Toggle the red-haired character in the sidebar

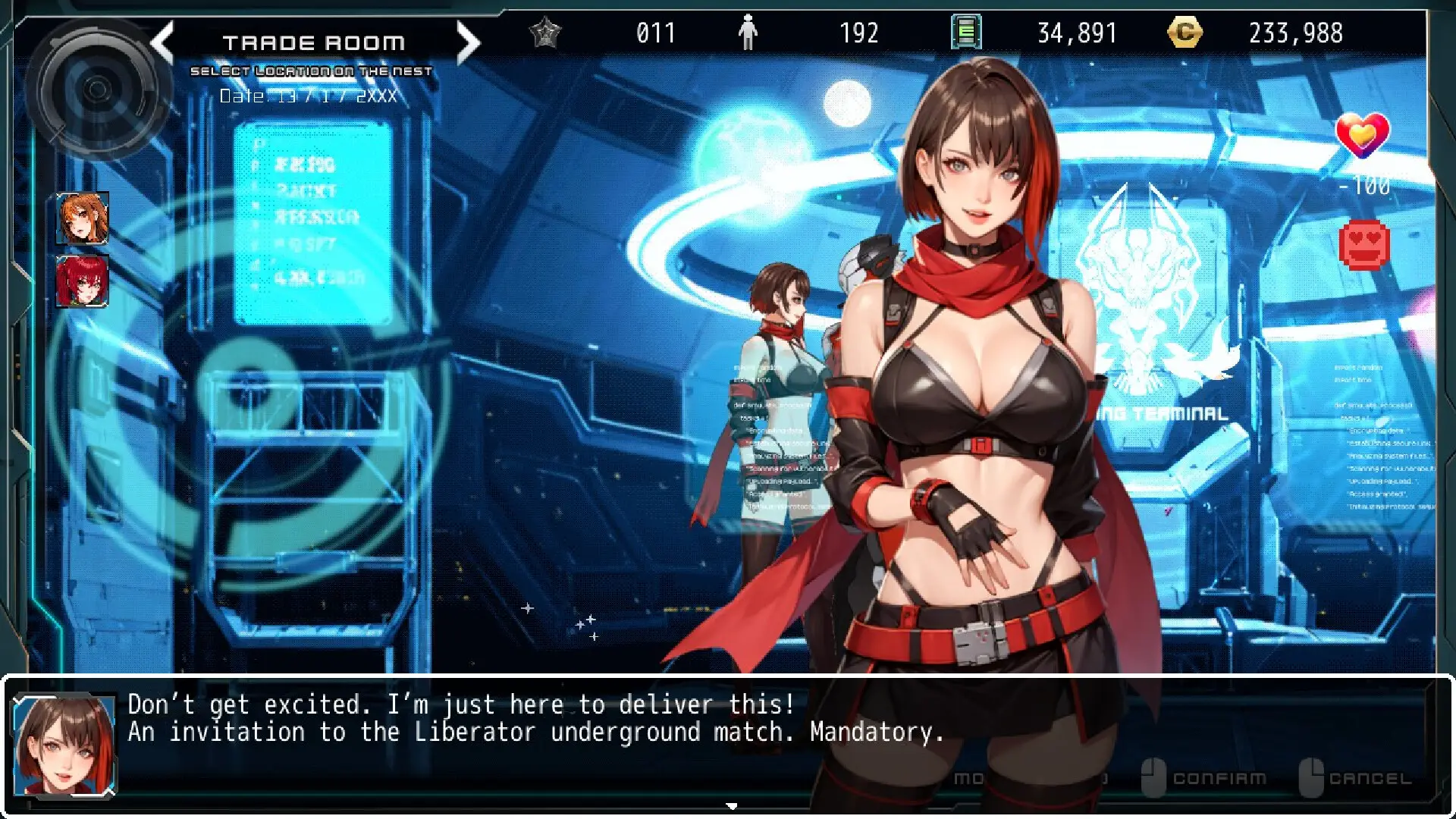pyautogui.click(x=83, y=281)
